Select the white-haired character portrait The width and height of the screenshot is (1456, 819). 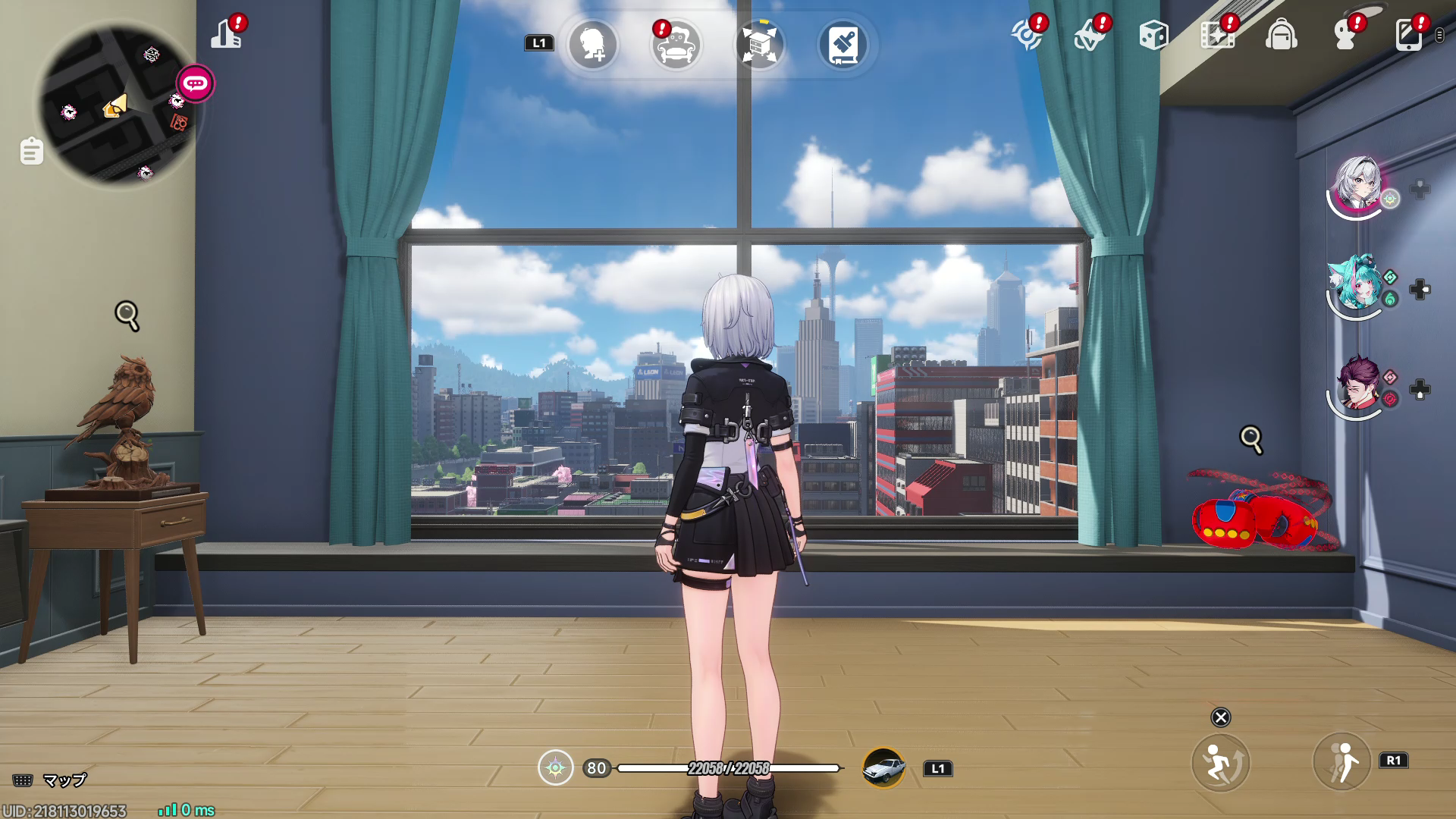click(x=1357, y=184)
